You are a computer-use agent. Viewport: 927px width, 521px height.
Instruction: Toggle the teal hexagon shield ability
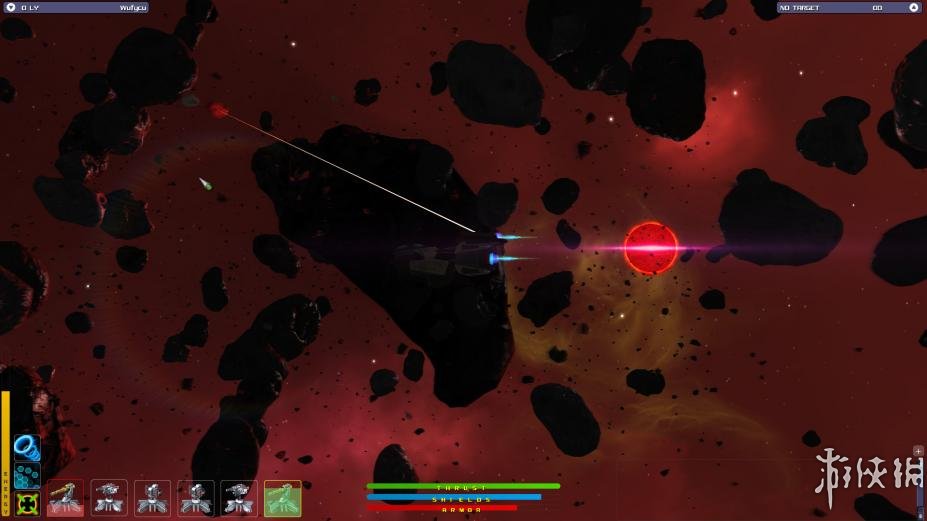27,473
